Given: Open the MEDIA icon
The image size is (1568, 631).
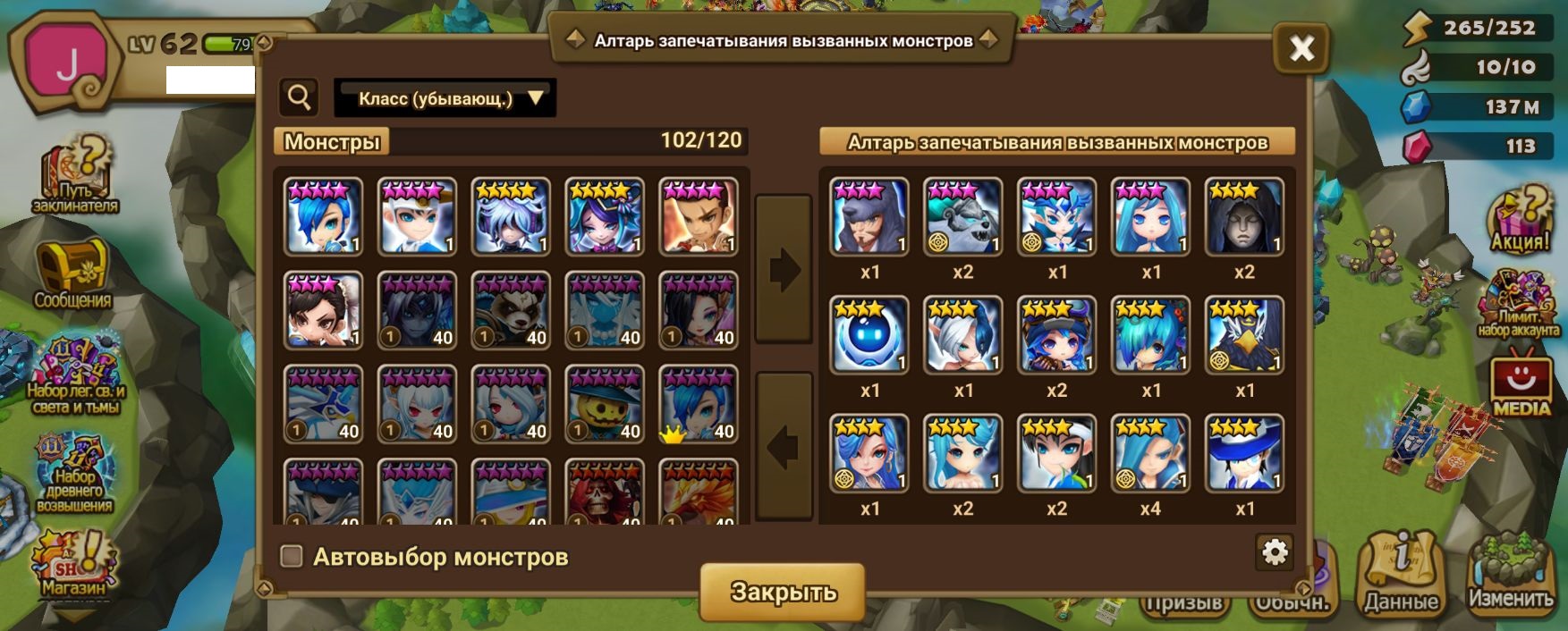Looking at the screenshot, I should 1521,386.
